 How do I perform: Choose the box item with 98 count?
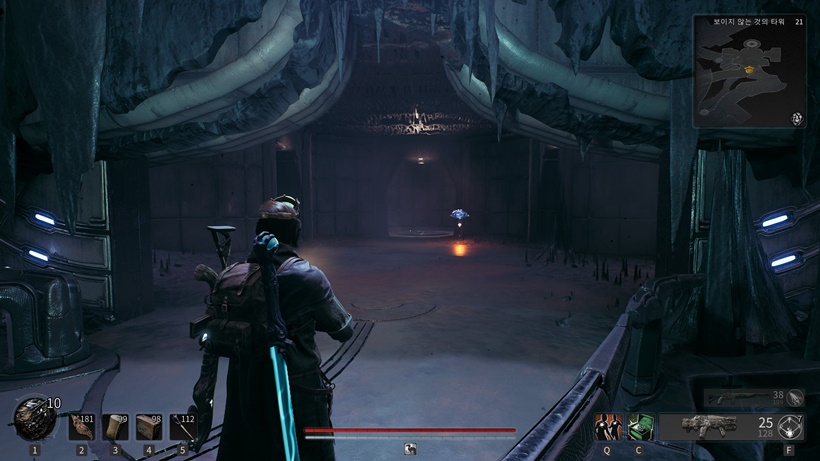pyautogui.click(x=149, y=427)
